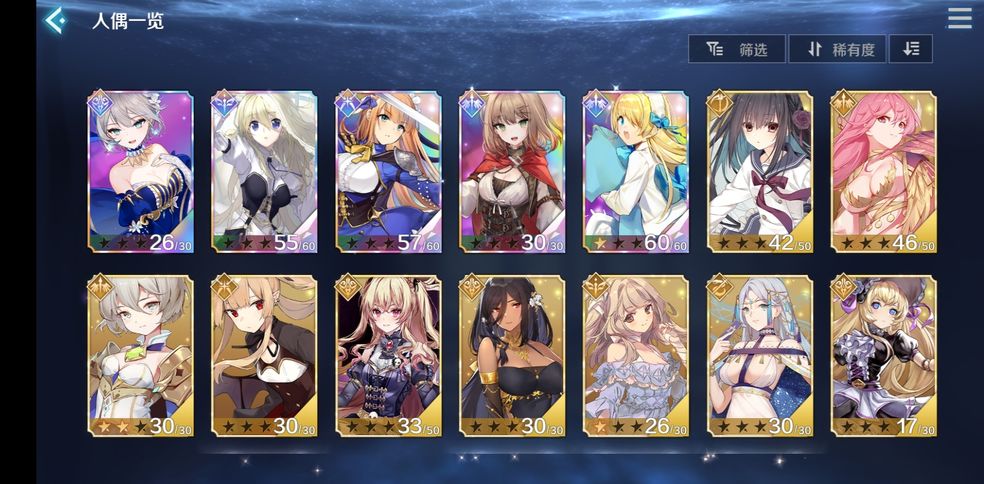Pick the red-eyed black-caped doll card
The image size is (984, 484).
point(264,356)
